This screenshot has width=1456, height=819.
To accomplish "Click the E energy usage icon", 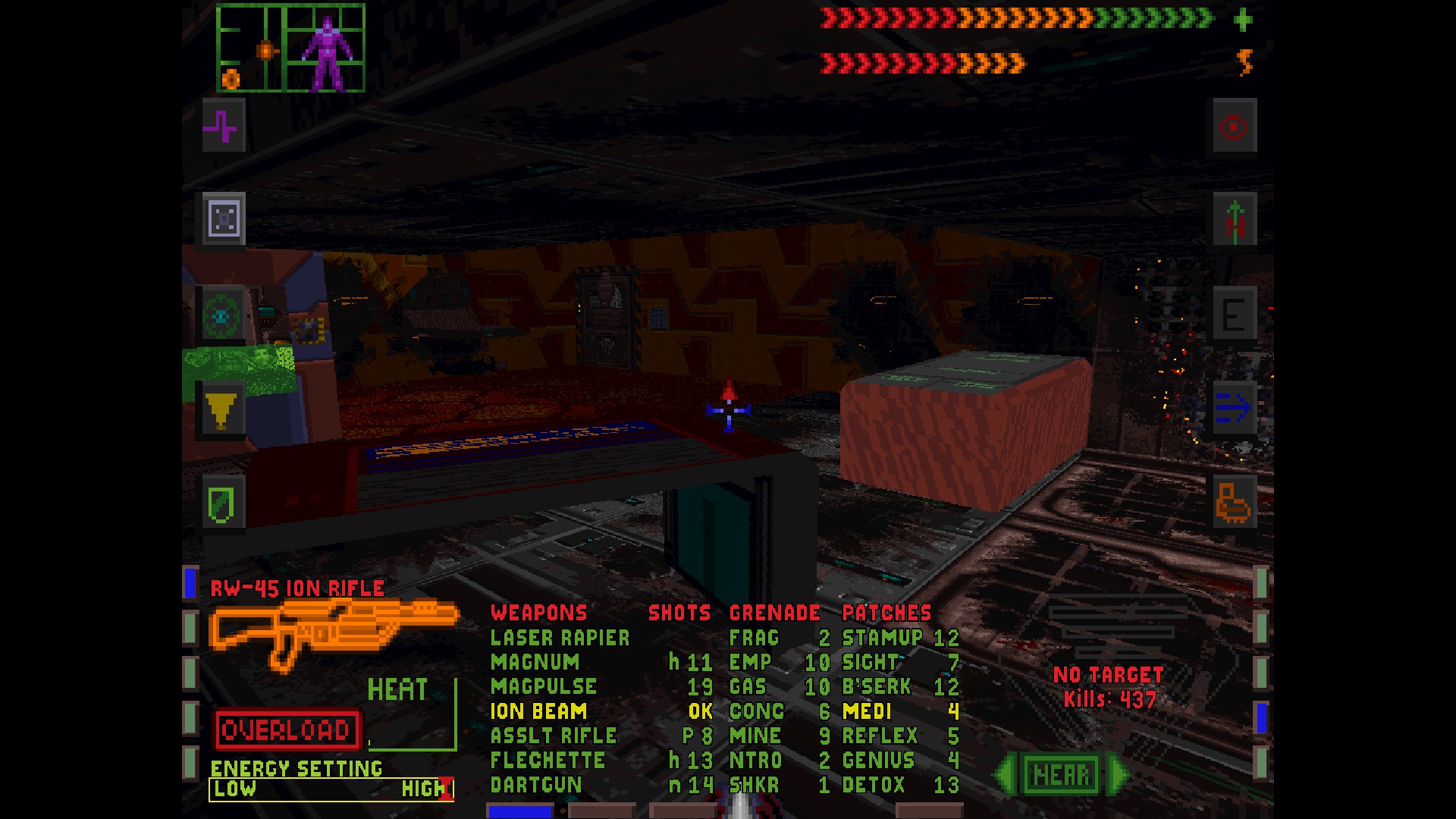I will point(1235,315).
